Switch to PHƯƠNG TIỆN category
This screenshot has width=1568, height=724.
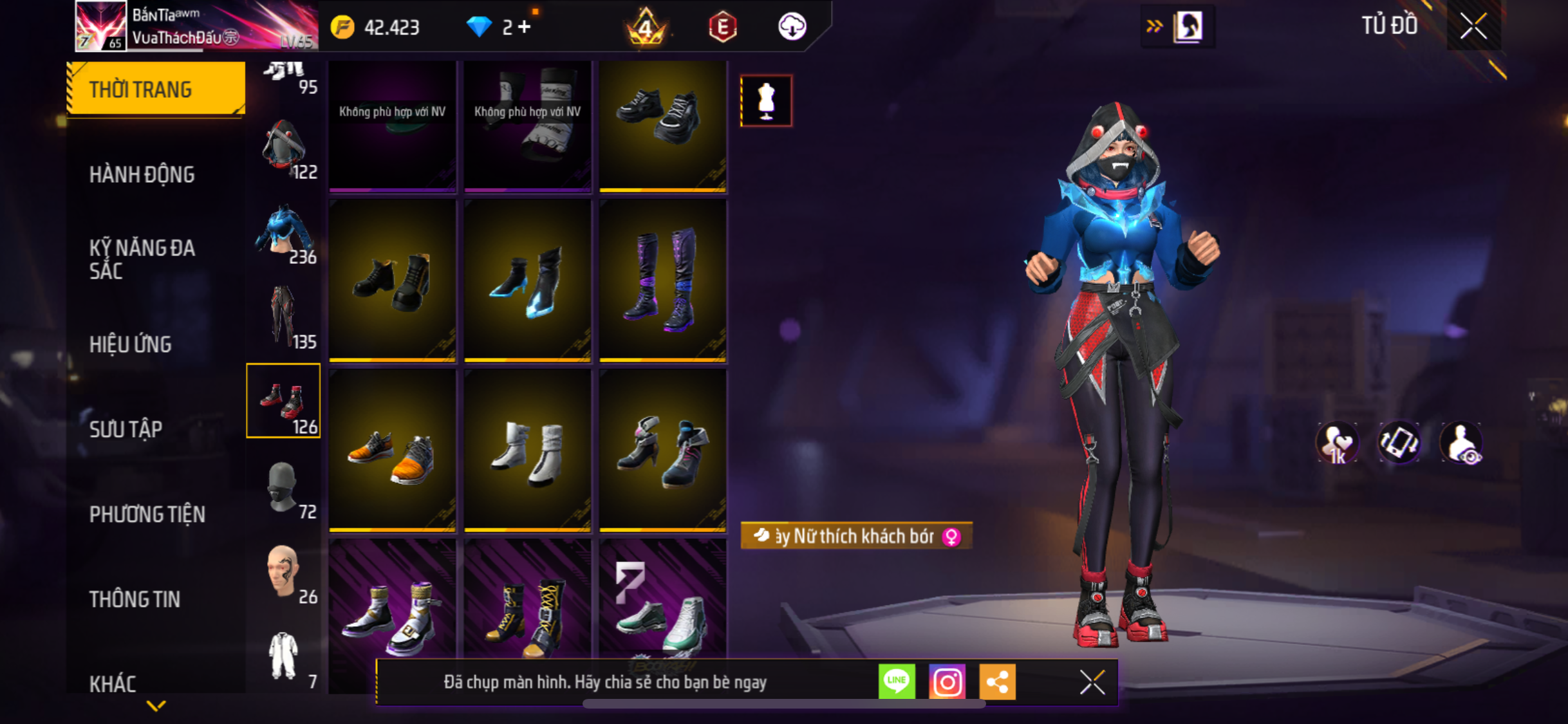[x=147, y=514]
